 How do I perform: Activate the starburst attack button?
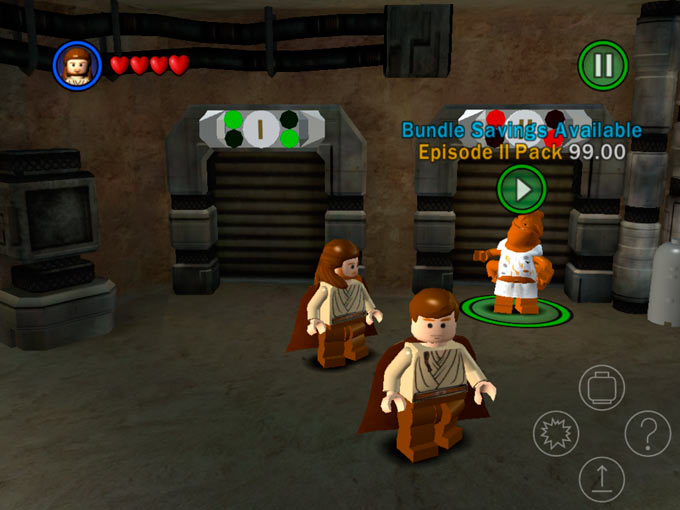coord(556,434)
